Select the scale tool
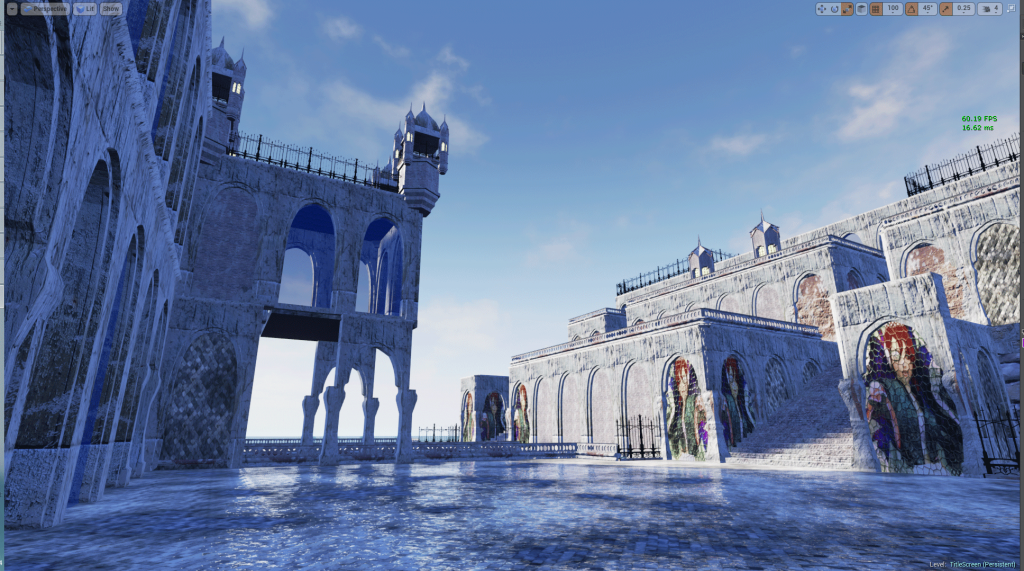 click(847, 9)
